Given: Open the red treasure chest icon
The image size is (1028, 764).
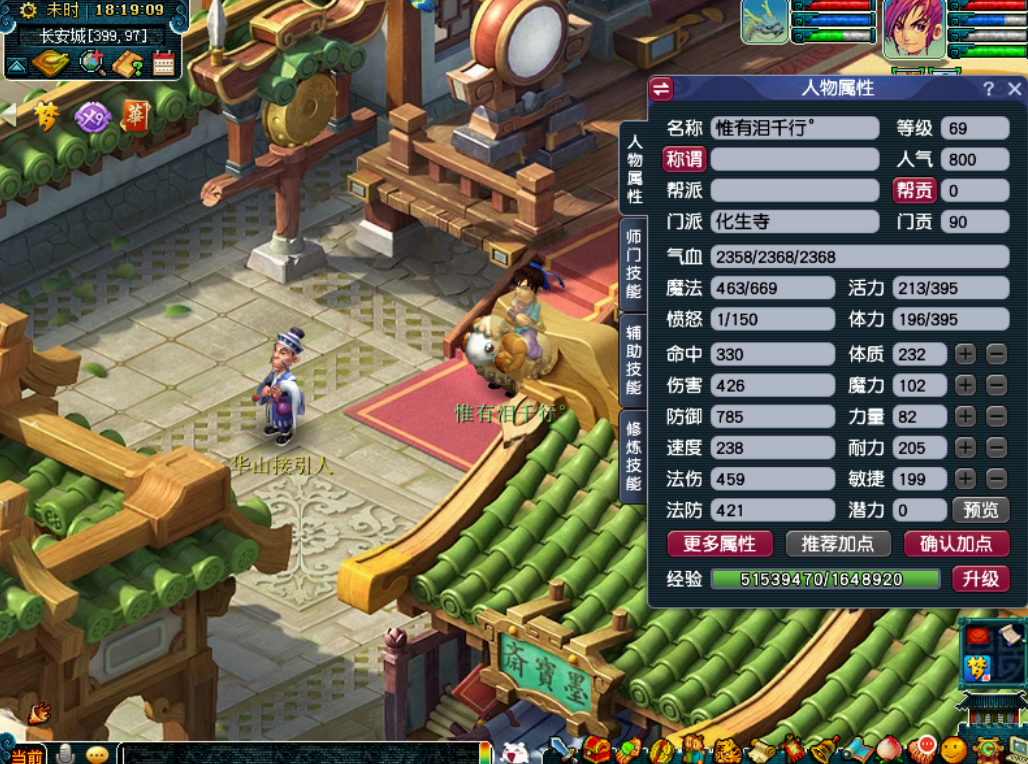Looking at the screenshot, I should click(x=598, y=750).
